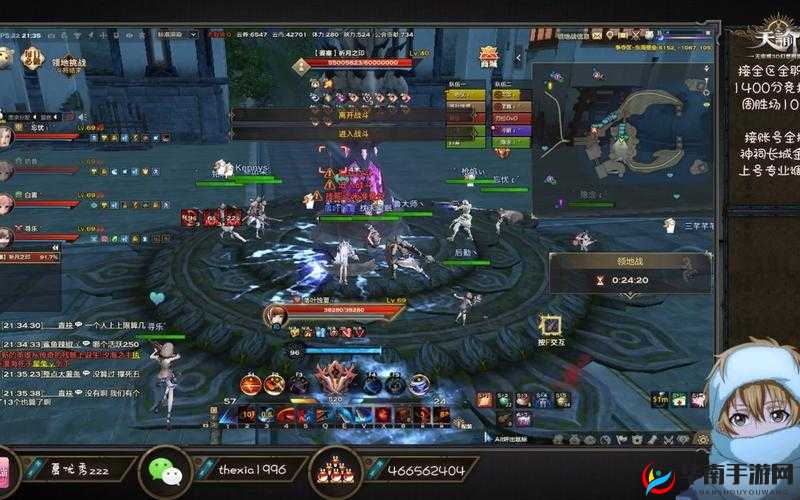800x500 pixels.
Task: Select the bottom party member portrait
Action: pos(8,236)
